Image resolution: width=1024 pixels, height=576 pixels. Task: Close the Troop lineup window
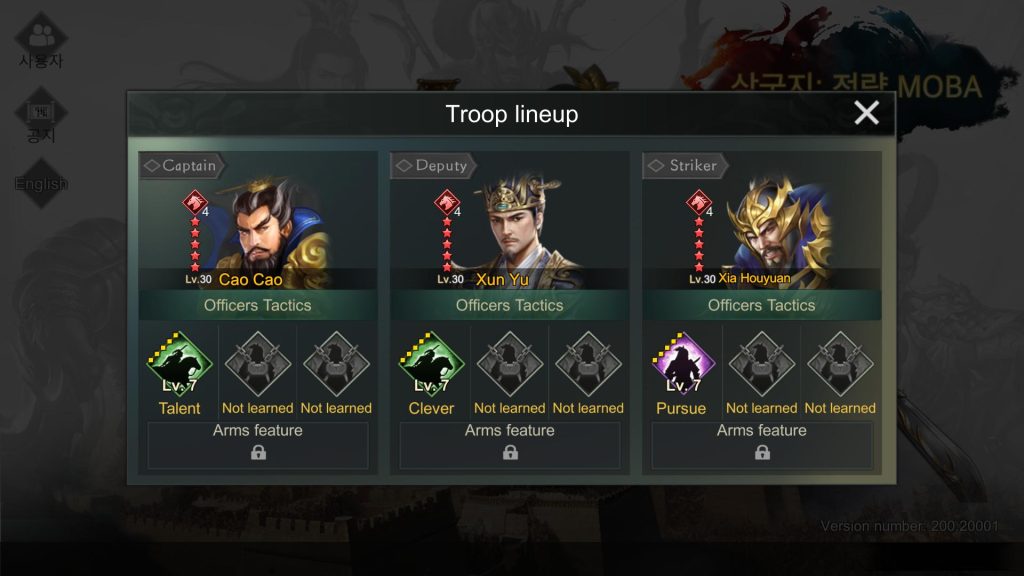tap(866, 113)
